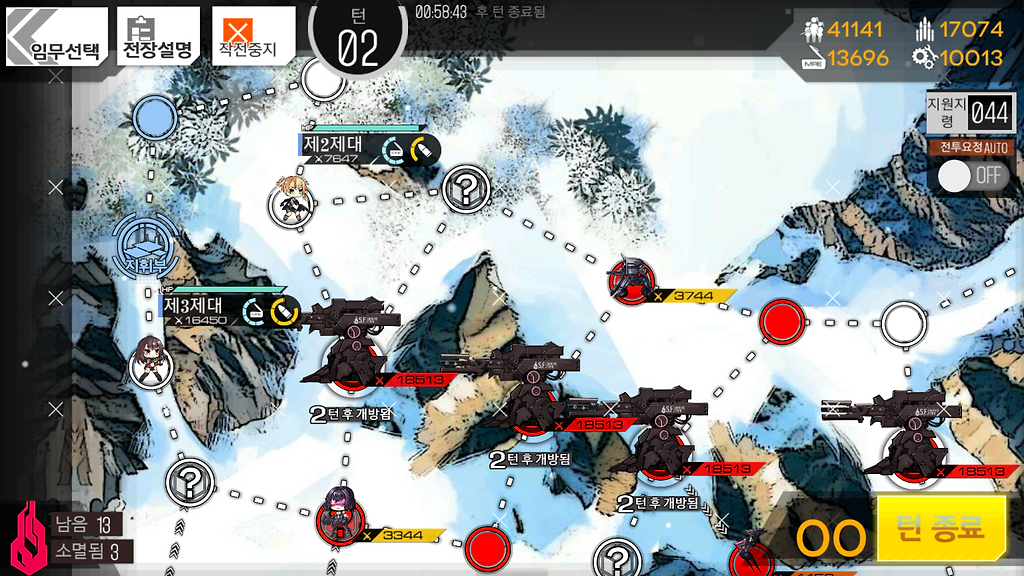
Task: End the turn with 턴 종료
Action: point(941,527)
